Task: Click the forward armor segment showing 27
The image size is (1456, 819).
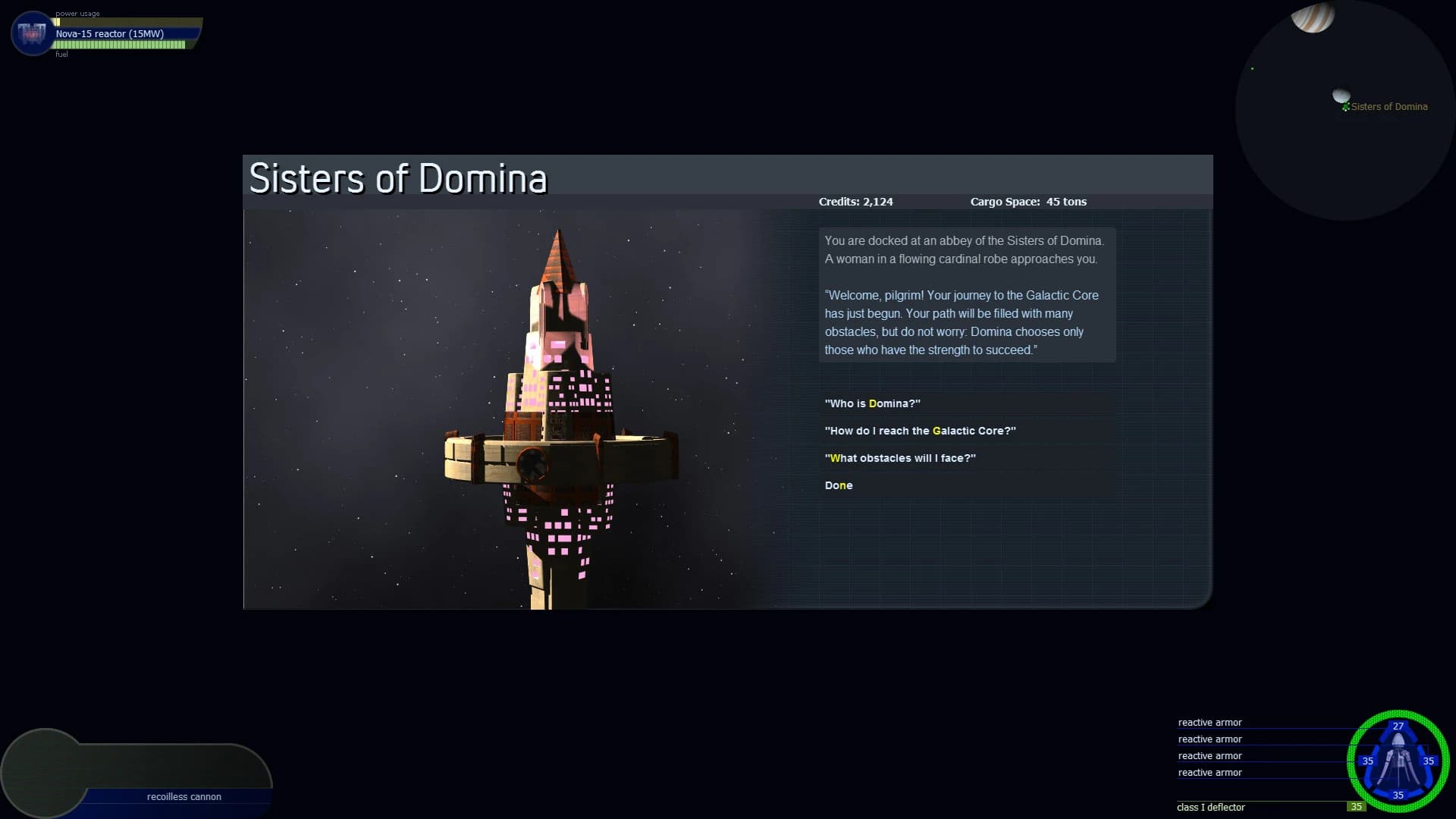Action: [1398, 726]
